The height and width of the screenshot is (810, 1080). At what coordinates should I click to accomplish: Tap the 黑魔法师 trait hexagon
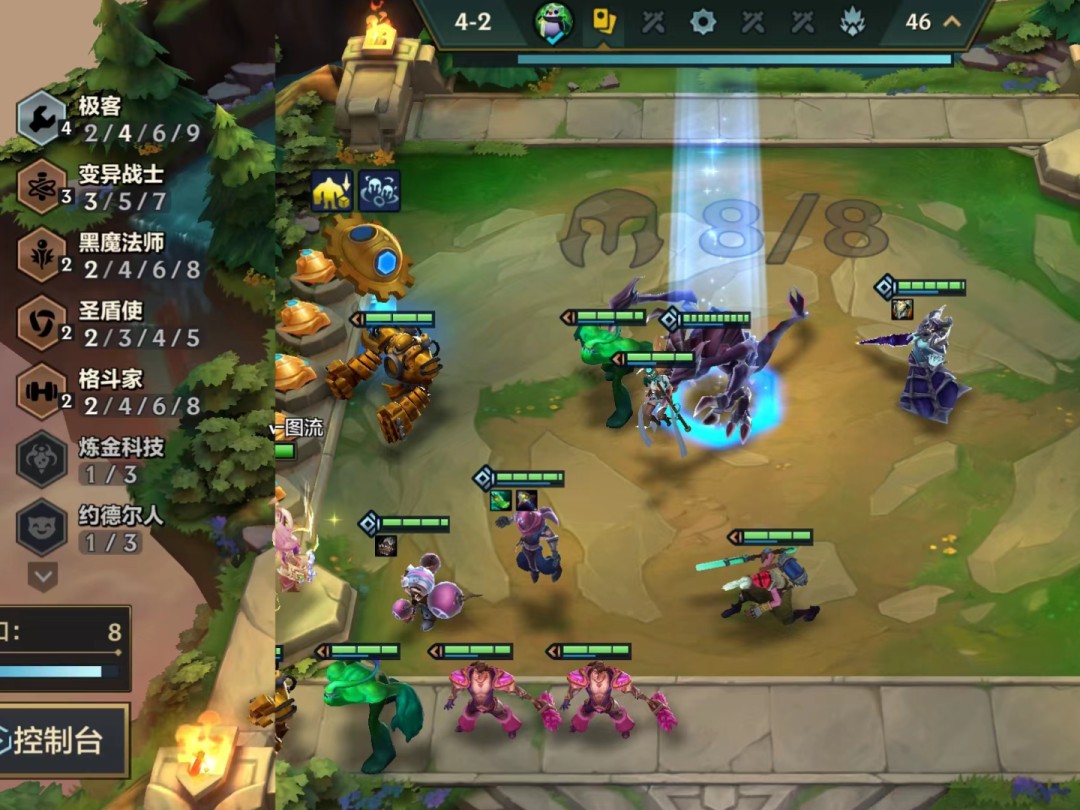42,255
